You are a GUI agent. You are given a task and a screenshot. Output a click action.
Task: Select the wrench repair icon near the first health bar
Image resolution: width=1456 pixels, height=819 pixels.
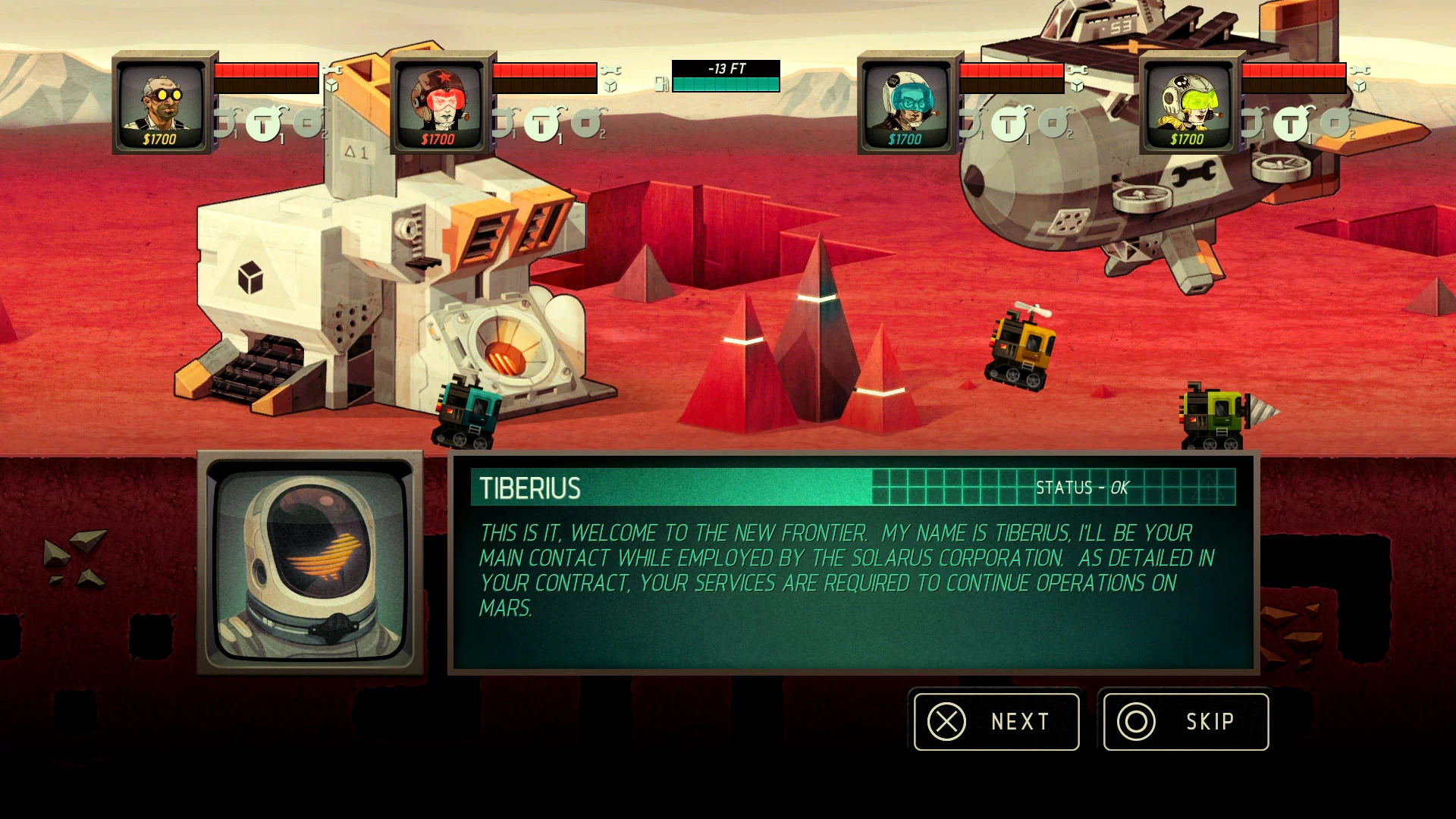331,71
